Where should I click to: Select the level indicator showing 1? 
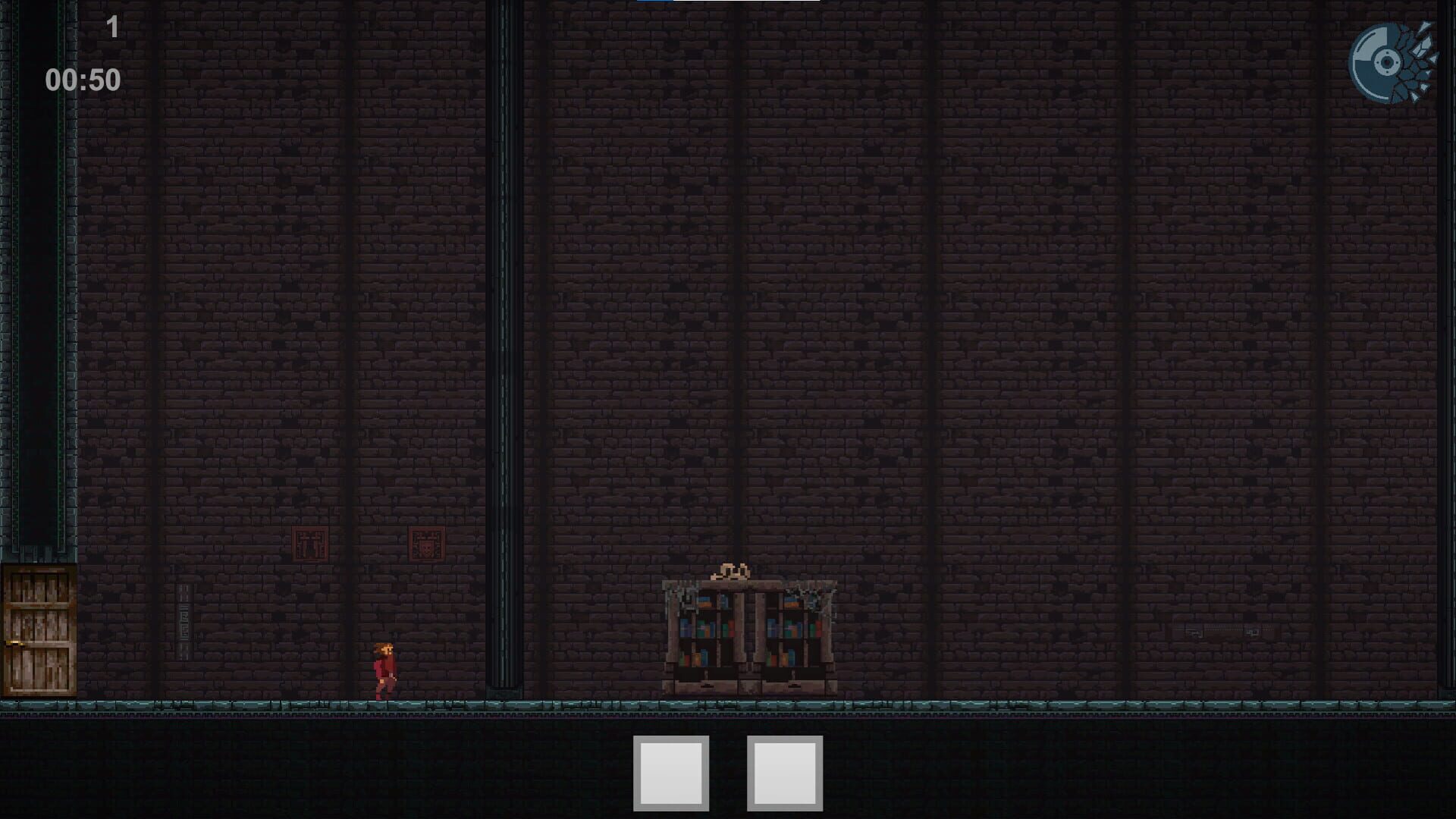(112, 27)
